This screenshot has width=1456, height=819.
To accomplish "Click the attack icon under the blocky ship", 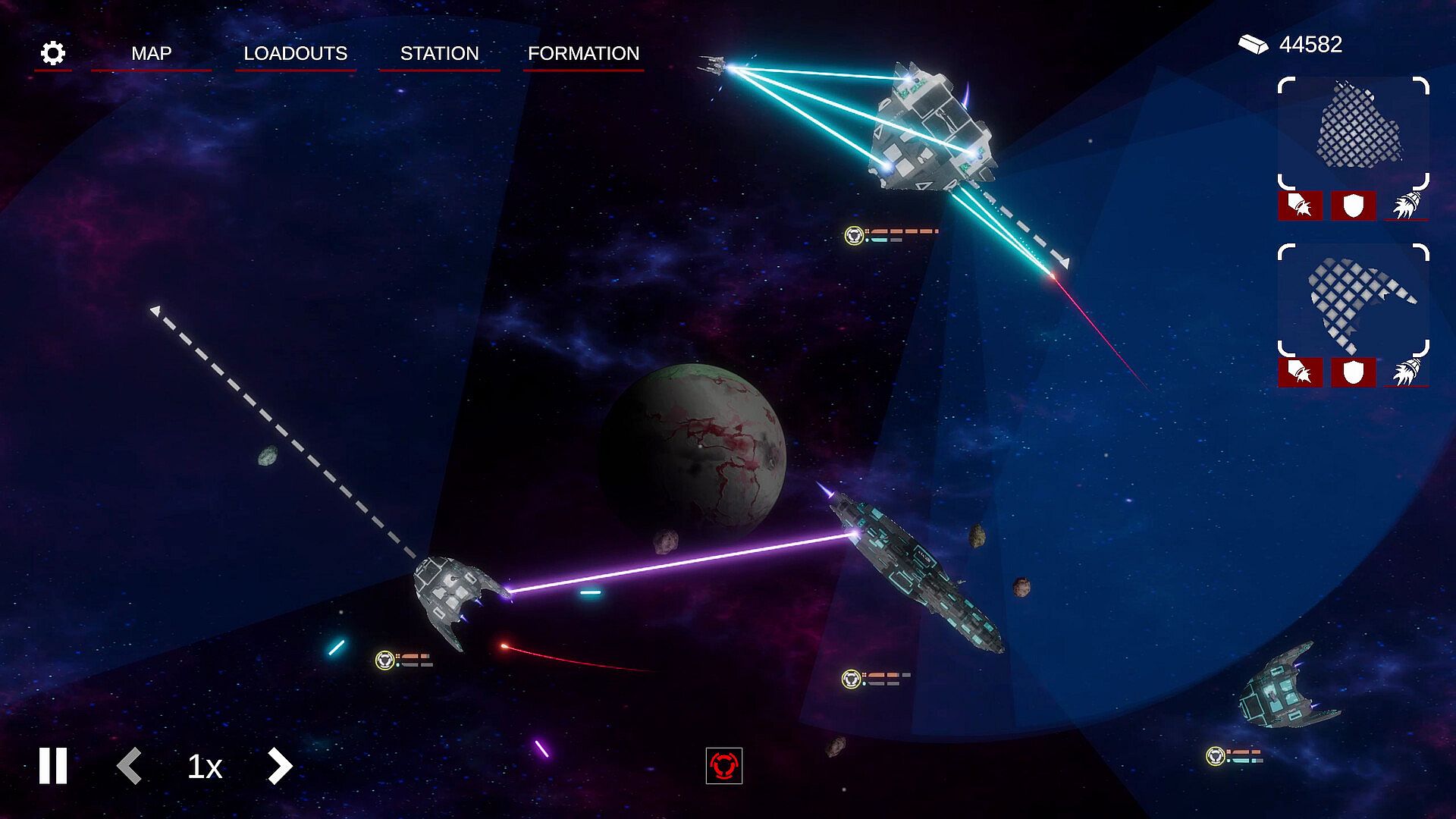I will click(1301, 206).
